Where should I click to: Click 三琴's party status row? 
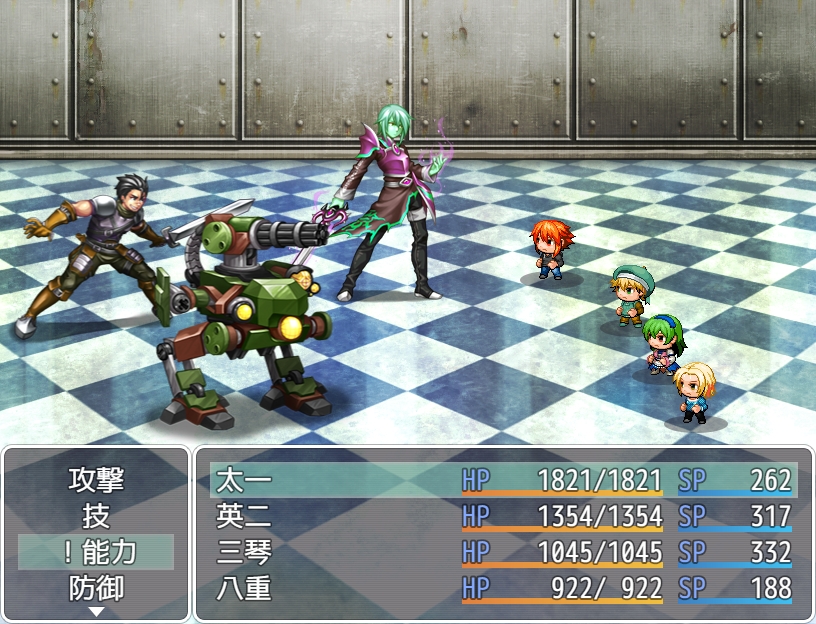[x=504, y=552]
